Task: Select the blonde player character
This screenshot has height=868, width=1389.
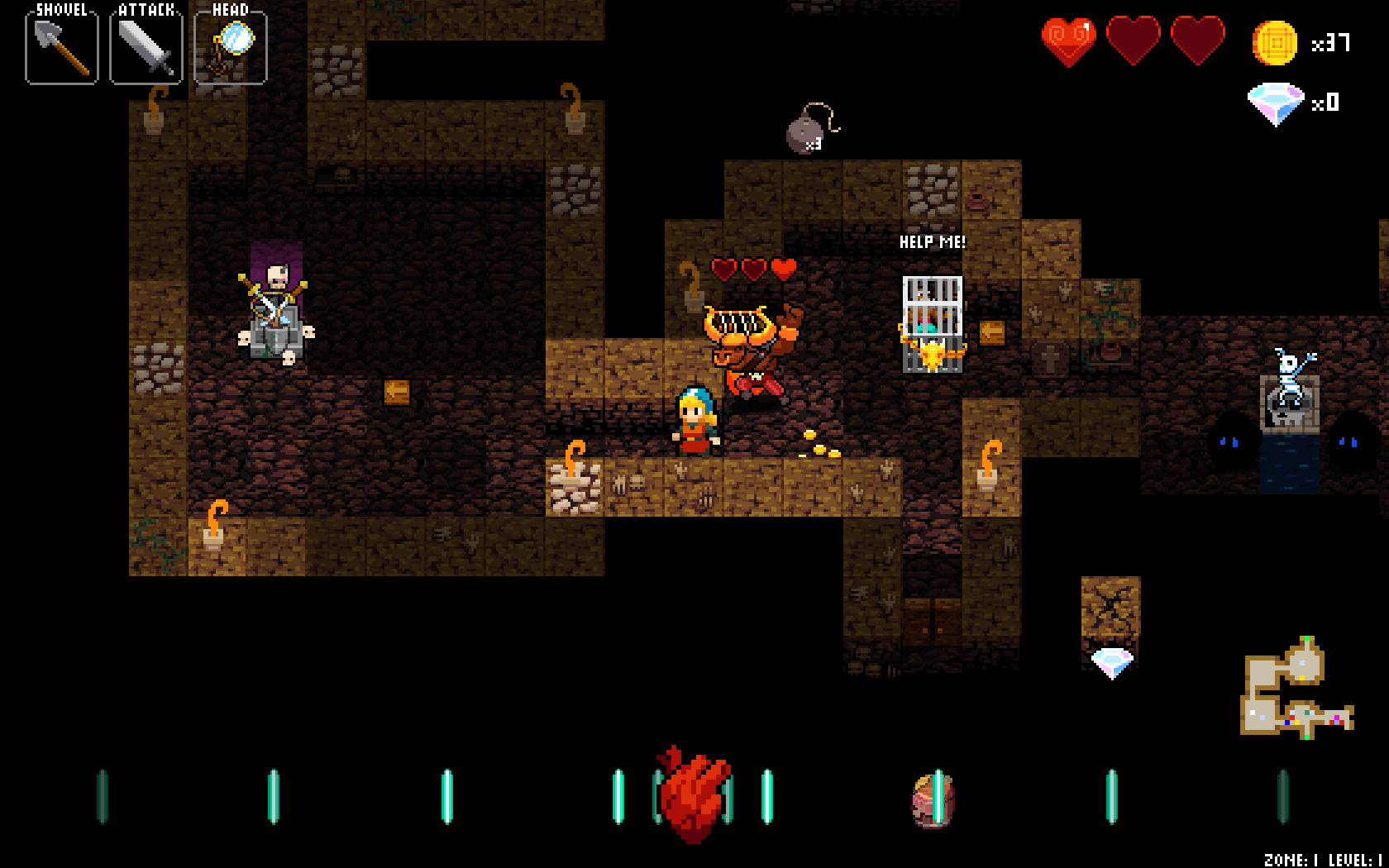Action: pyautogui.click(x=697, y=422)
